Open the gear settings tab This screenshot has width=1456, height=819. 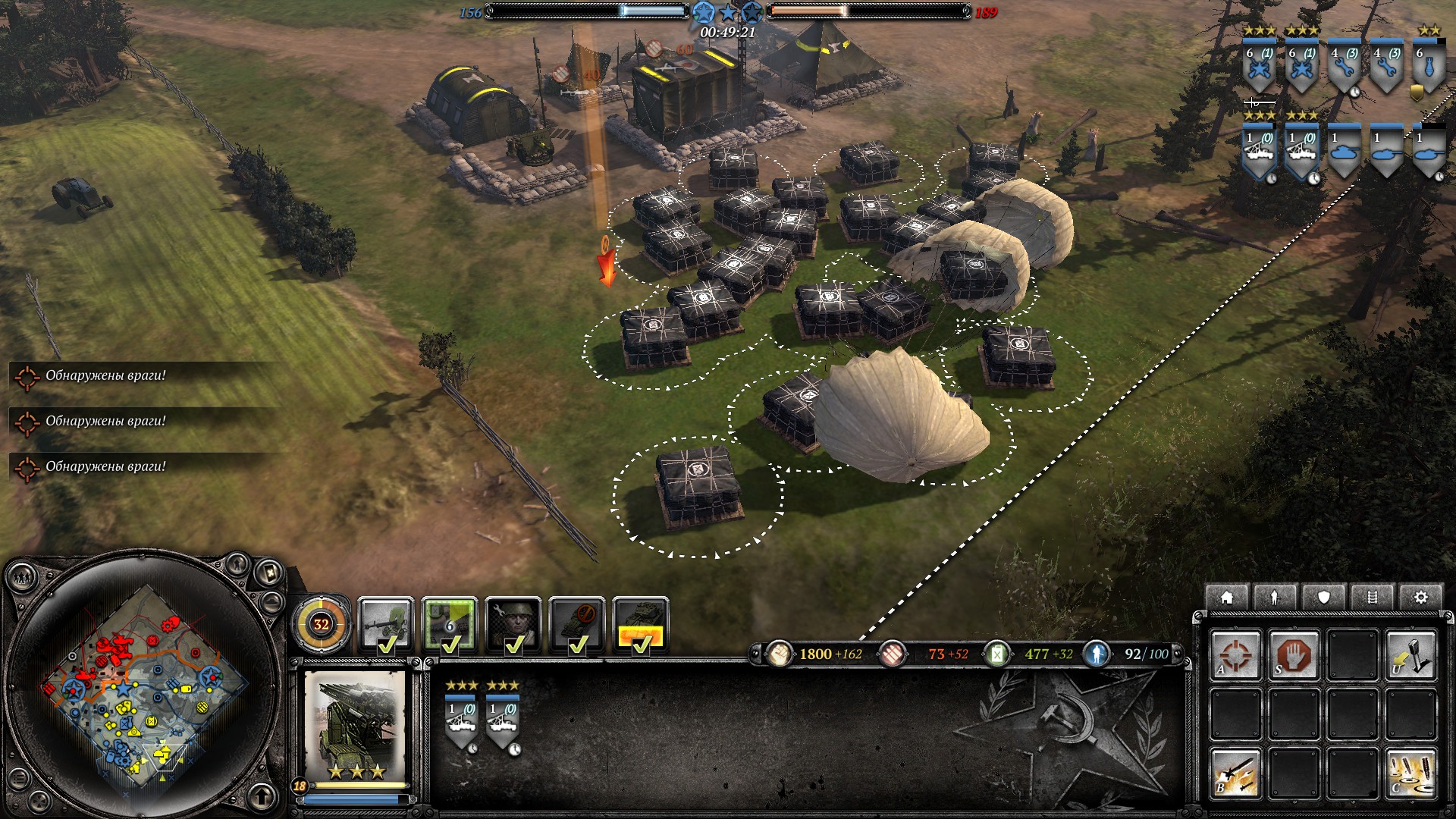click(x=1420, y=598)
